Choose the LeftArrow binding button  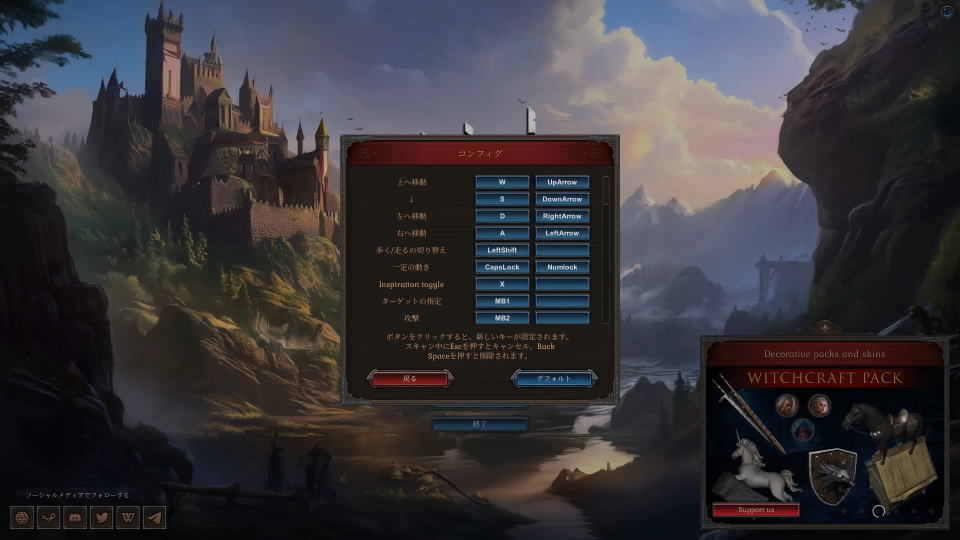pyautogui.click(x=562, y=233)
